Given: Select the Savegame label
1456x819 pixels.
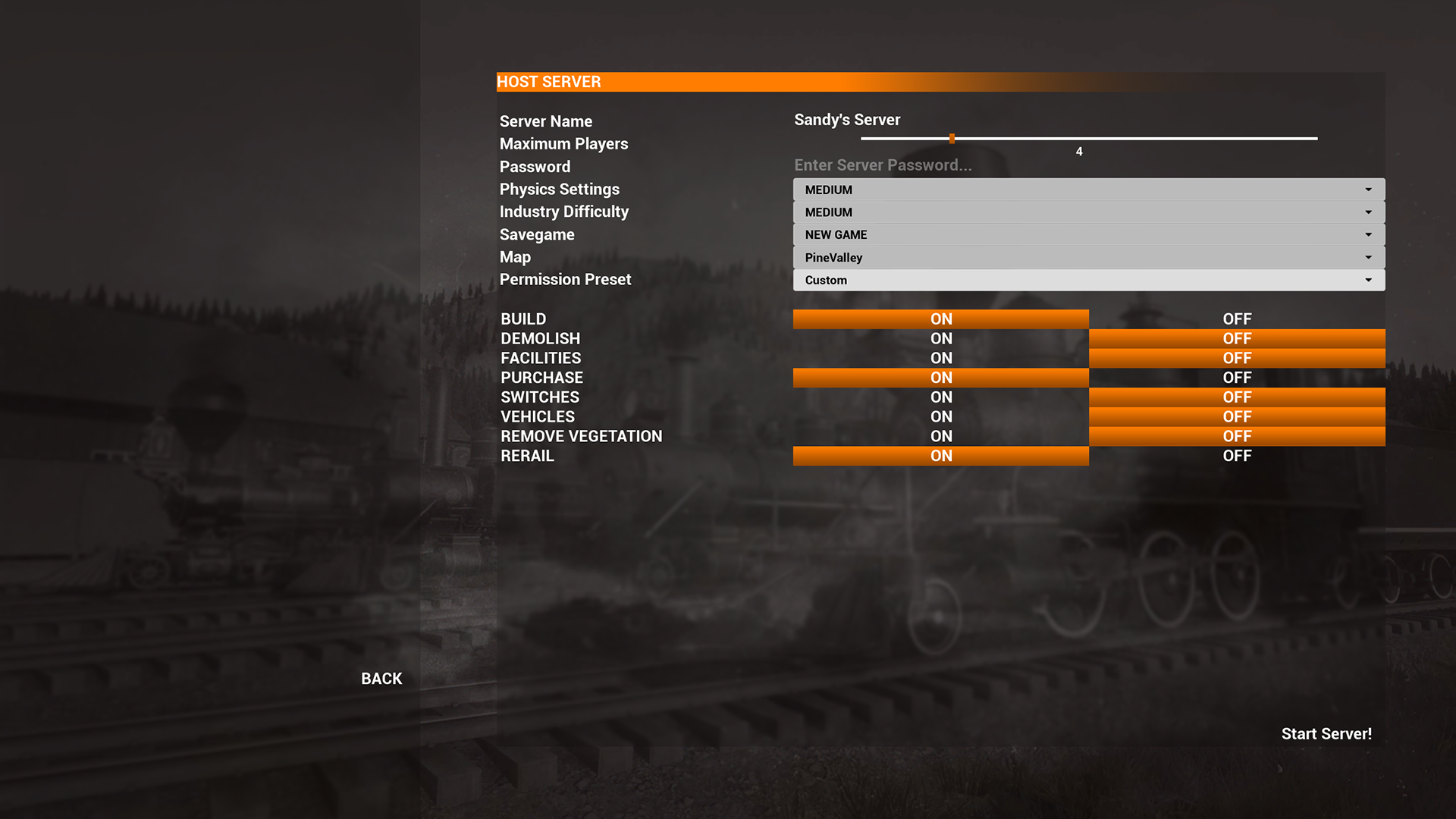Looking at the screenshot, I should coord(536,234).
